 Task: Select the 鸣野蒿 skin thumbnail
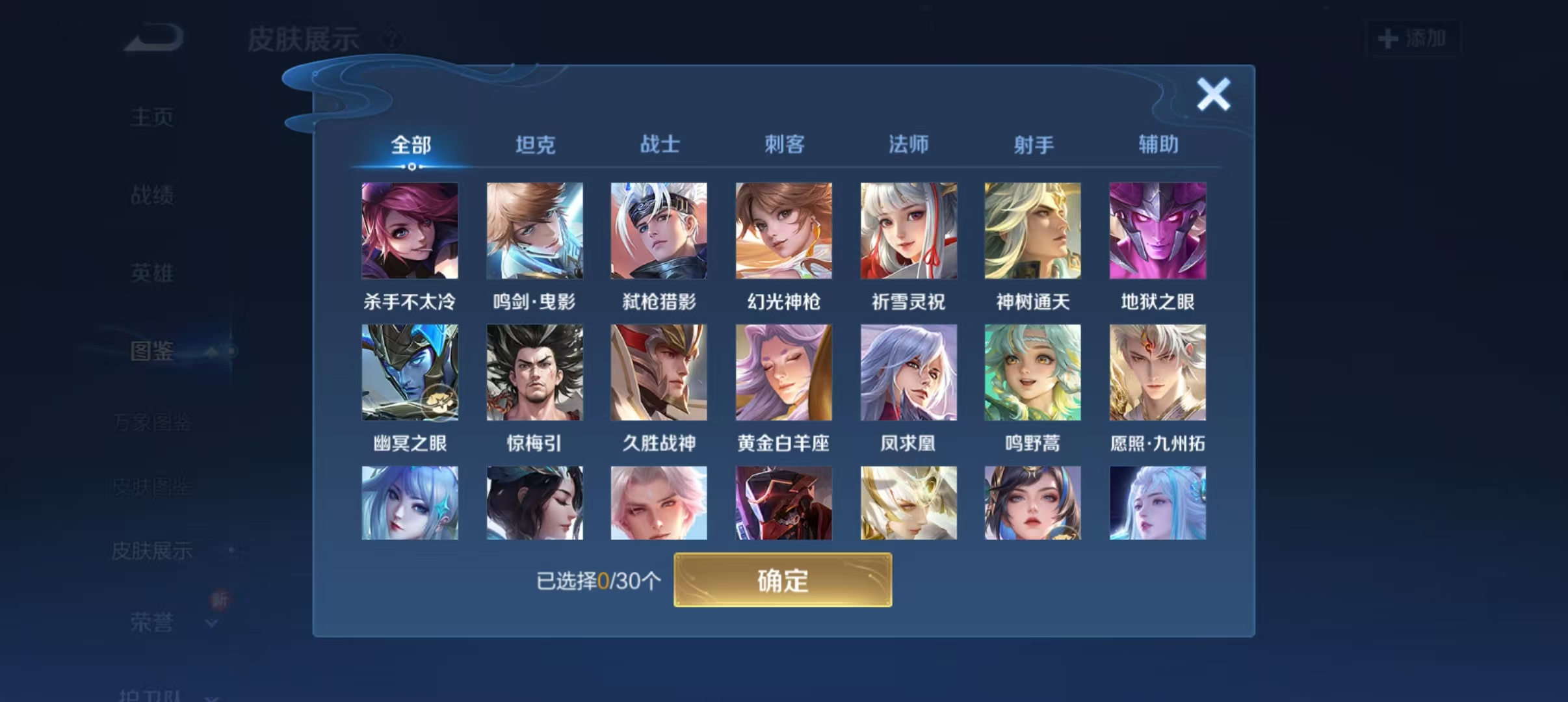(x=1033, y=372)
